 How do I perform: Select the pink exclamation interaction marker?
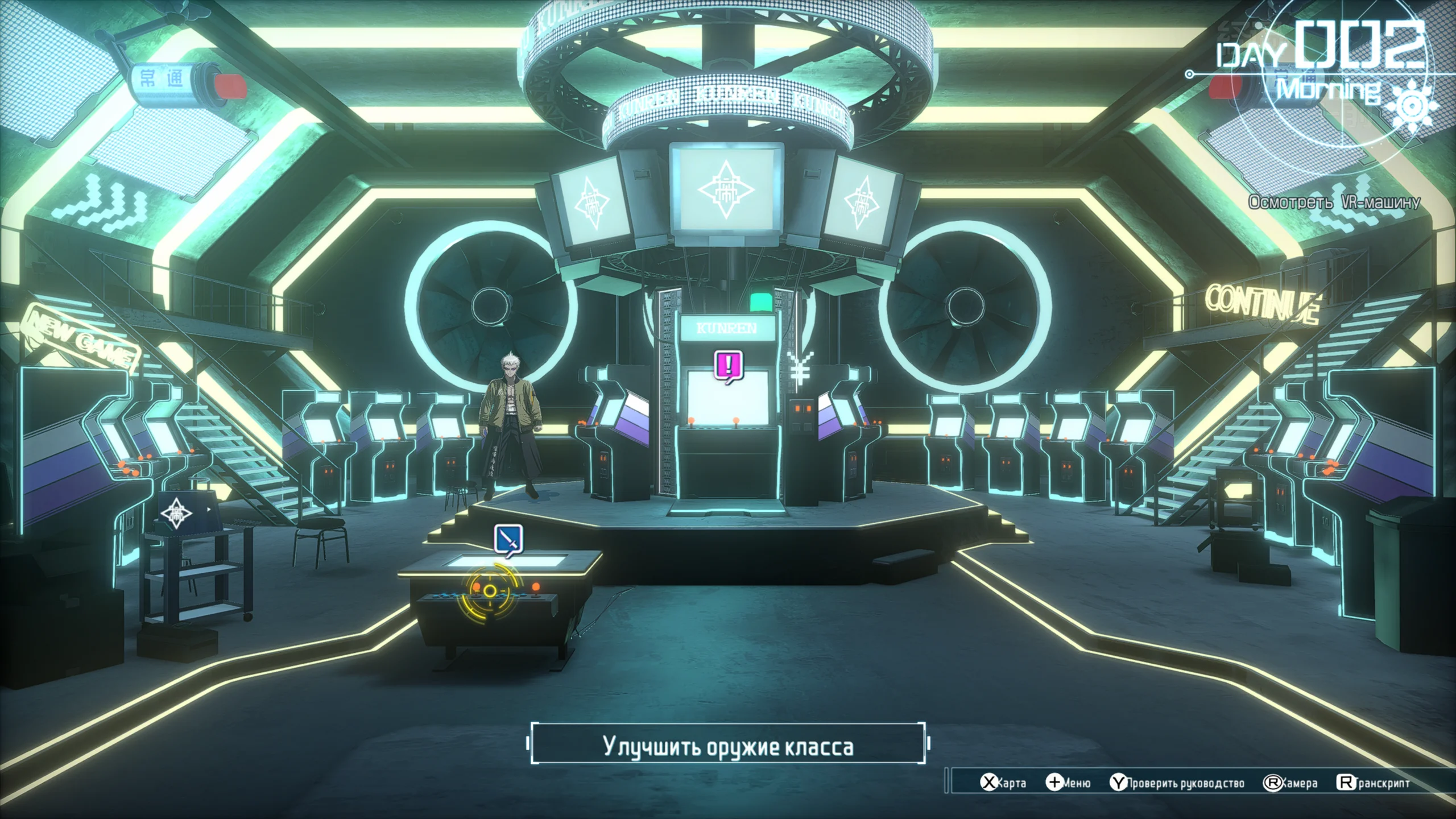729,365
